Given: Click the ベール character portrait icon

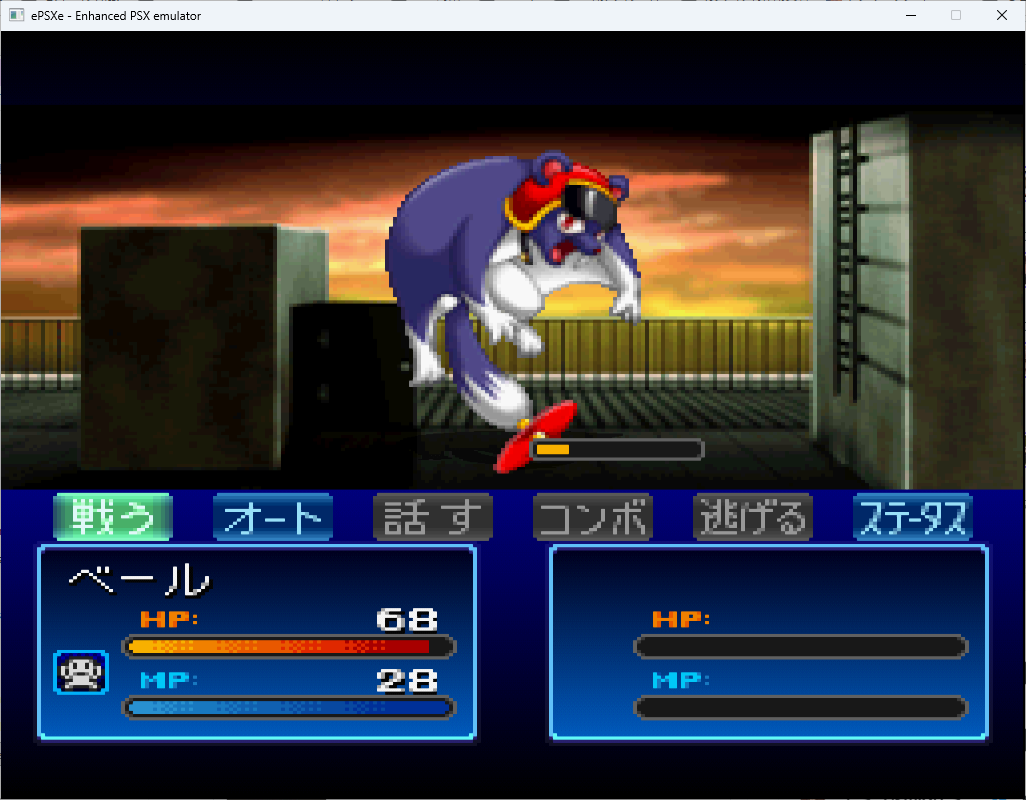Looking at the screenshot, I should pos(81,672).
